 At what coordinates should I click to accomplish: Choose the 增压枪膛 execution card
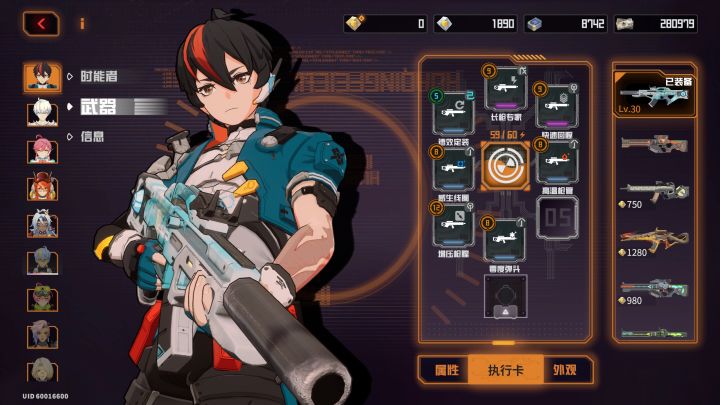pos(453,225)
